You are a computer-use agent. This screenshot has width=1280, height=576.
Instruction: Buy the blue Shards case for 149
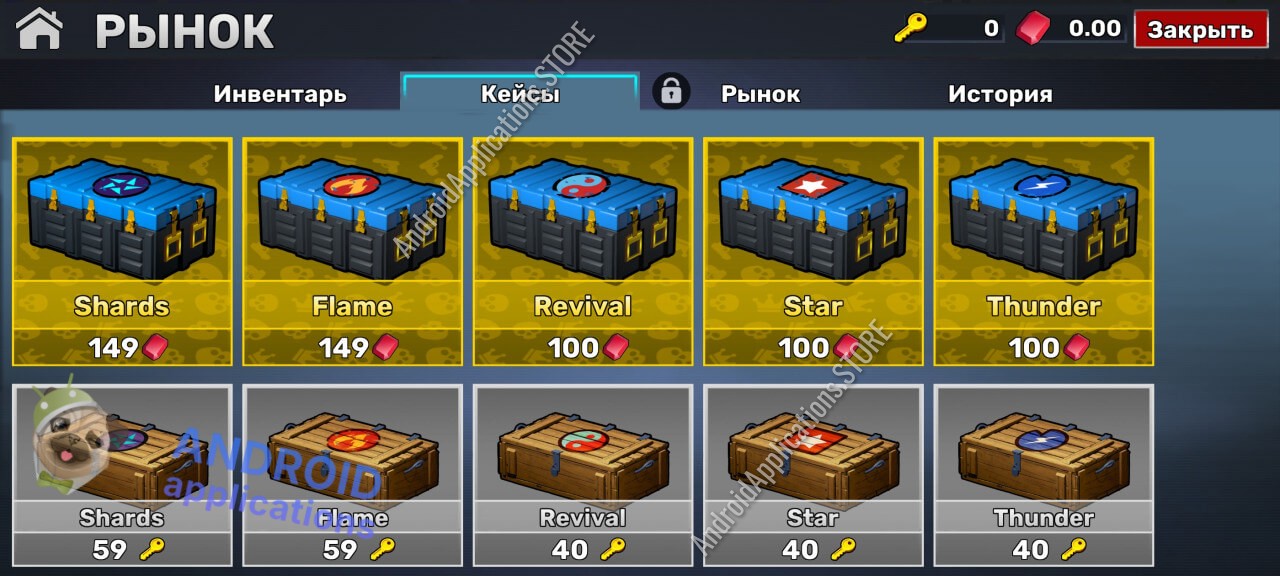pyautogui.click(x=122, y=251)
